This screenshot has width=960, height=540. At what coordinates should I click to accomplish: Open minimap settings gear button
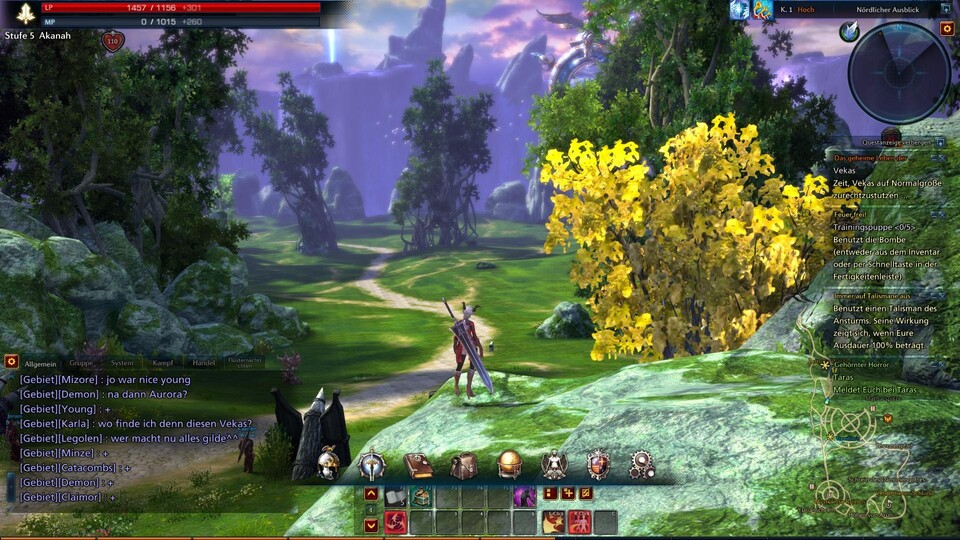click(x=946, y=29)
